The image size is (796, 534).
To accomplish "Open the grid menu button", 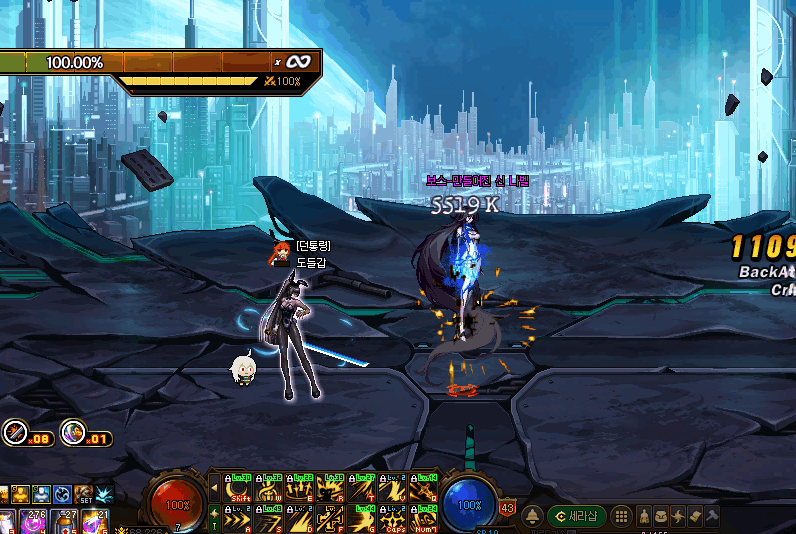I will [621, 516].
